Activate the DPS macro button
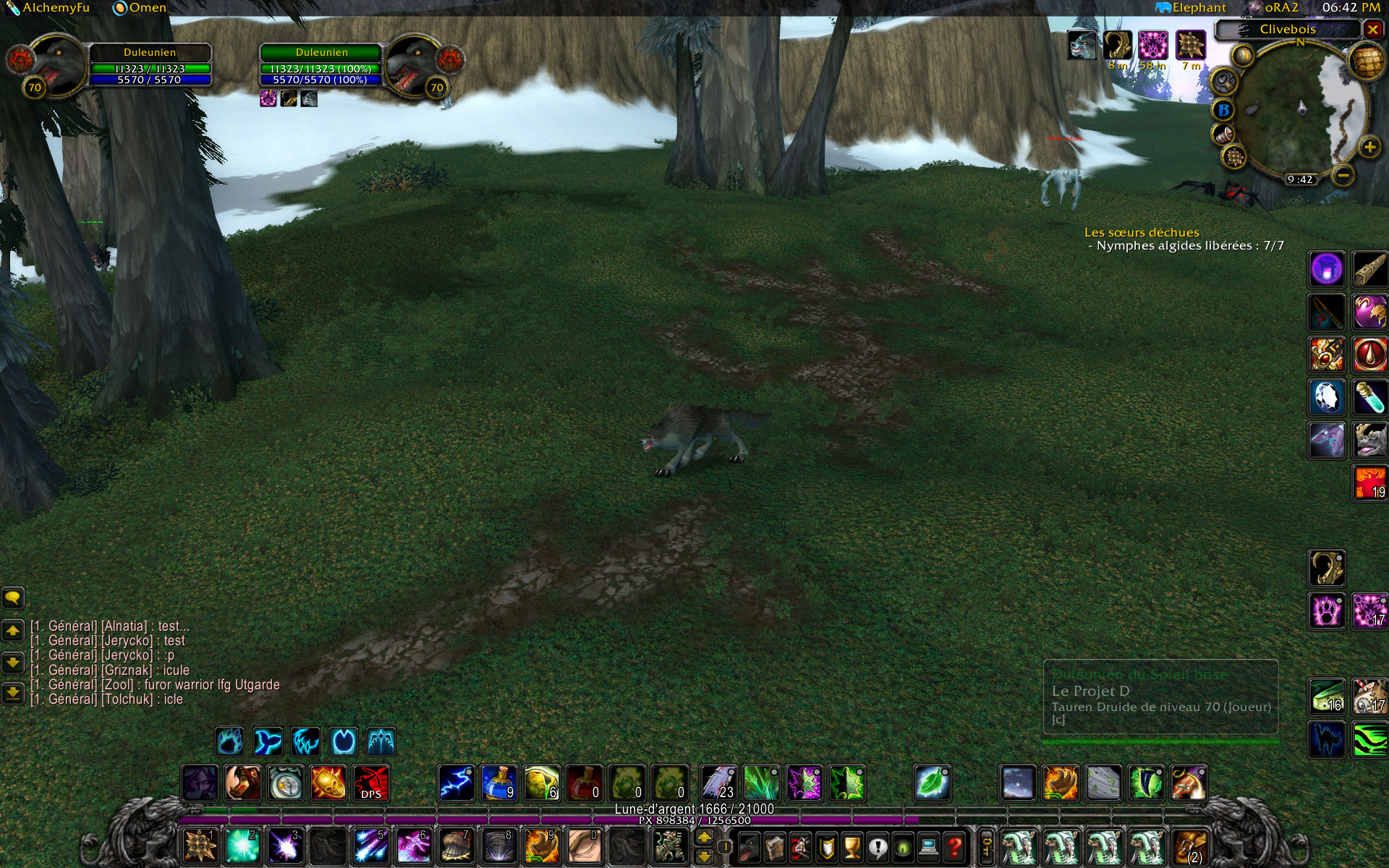The height and width of the screenshot is (868, 1389). coord(370,783)
